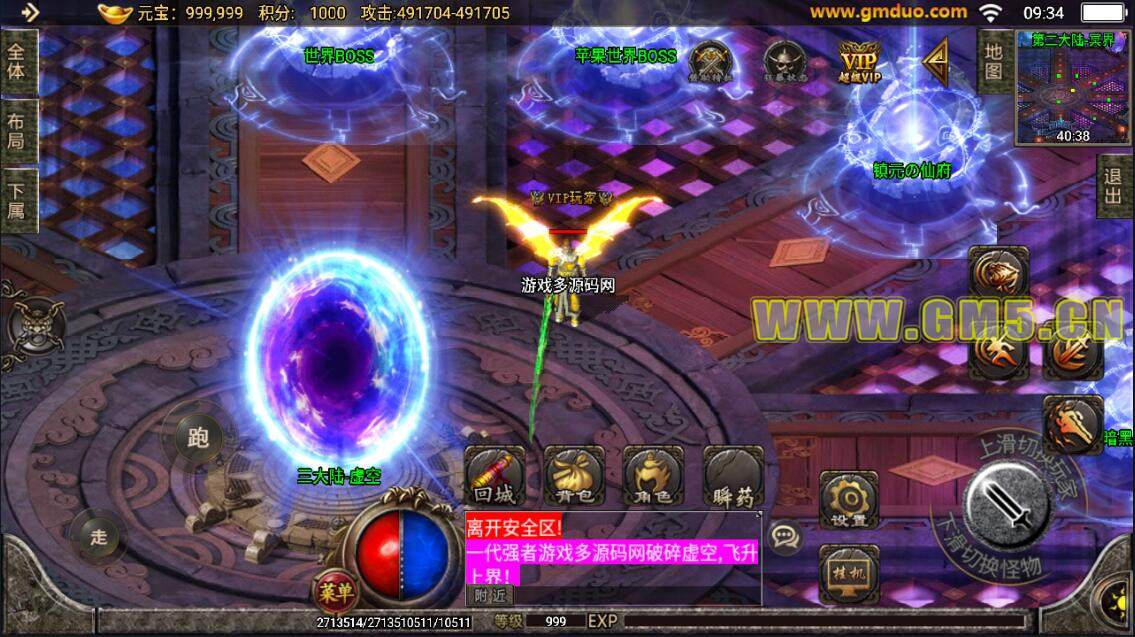Click the 冥界 minimap
The width and height of the screenshot is (1135, 637).
tap(1073, 88)
